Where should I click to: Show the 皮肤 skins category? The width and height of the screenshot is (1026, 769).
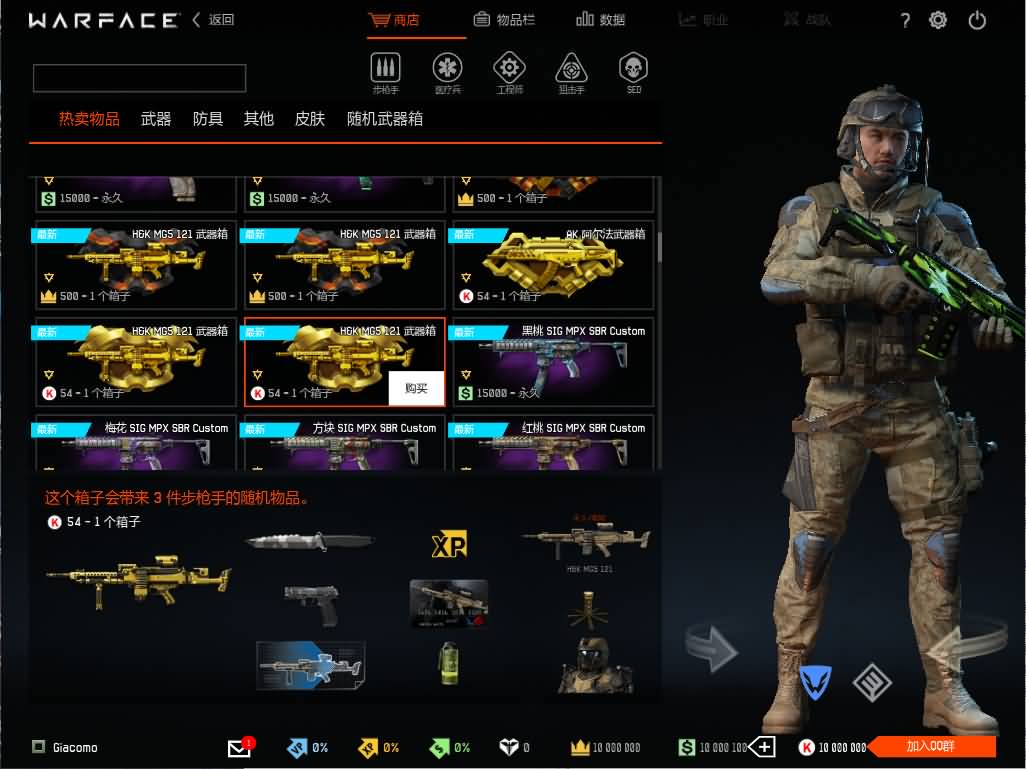[x=310, y=119]
